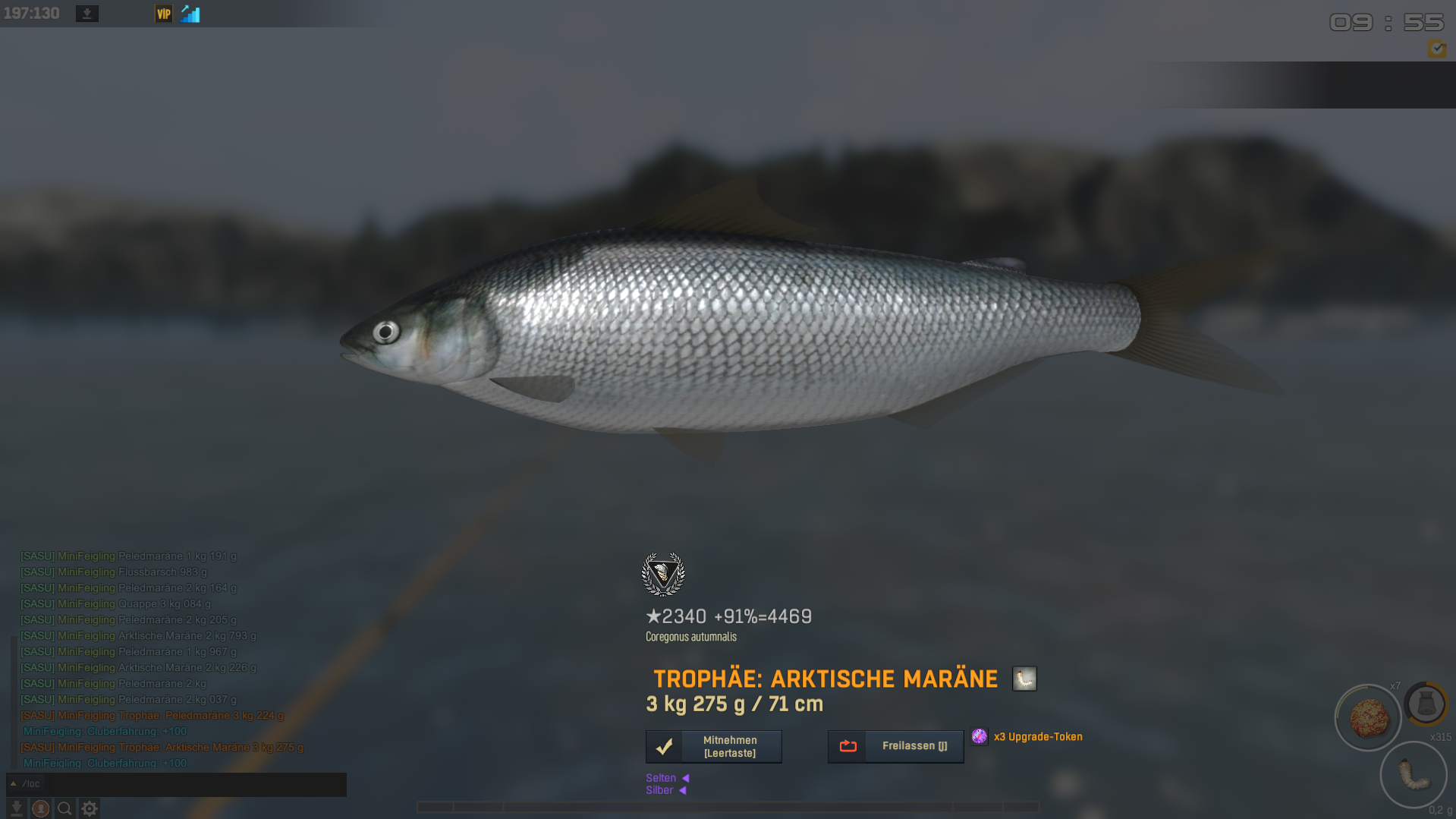Click the download arrow icon below chat
The image size is (1456, 819).
point(16,808)
